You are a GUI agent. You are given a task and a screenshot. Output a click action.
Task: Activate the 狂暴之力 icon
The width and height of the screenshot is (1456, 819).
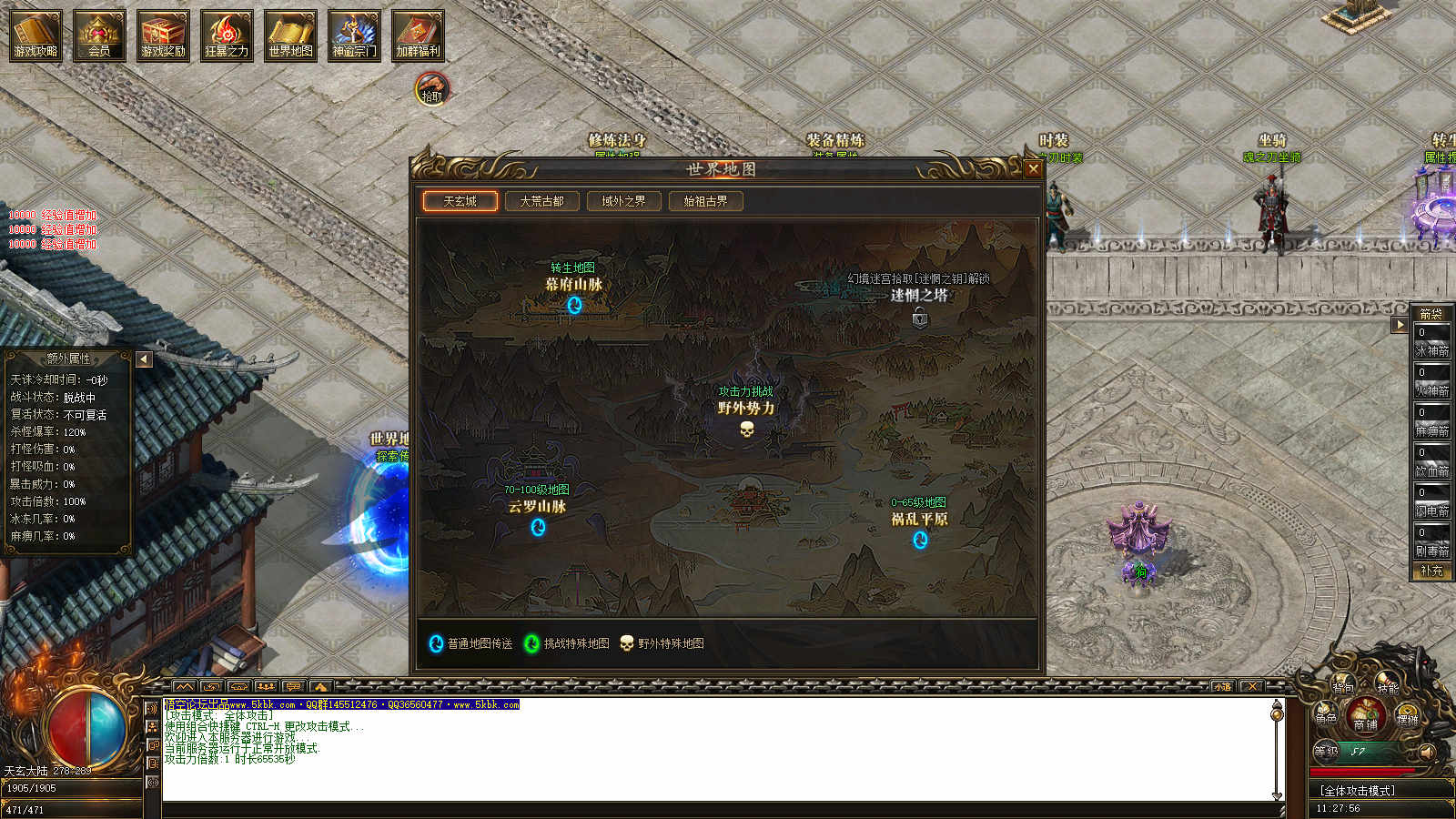click(227, 36)
